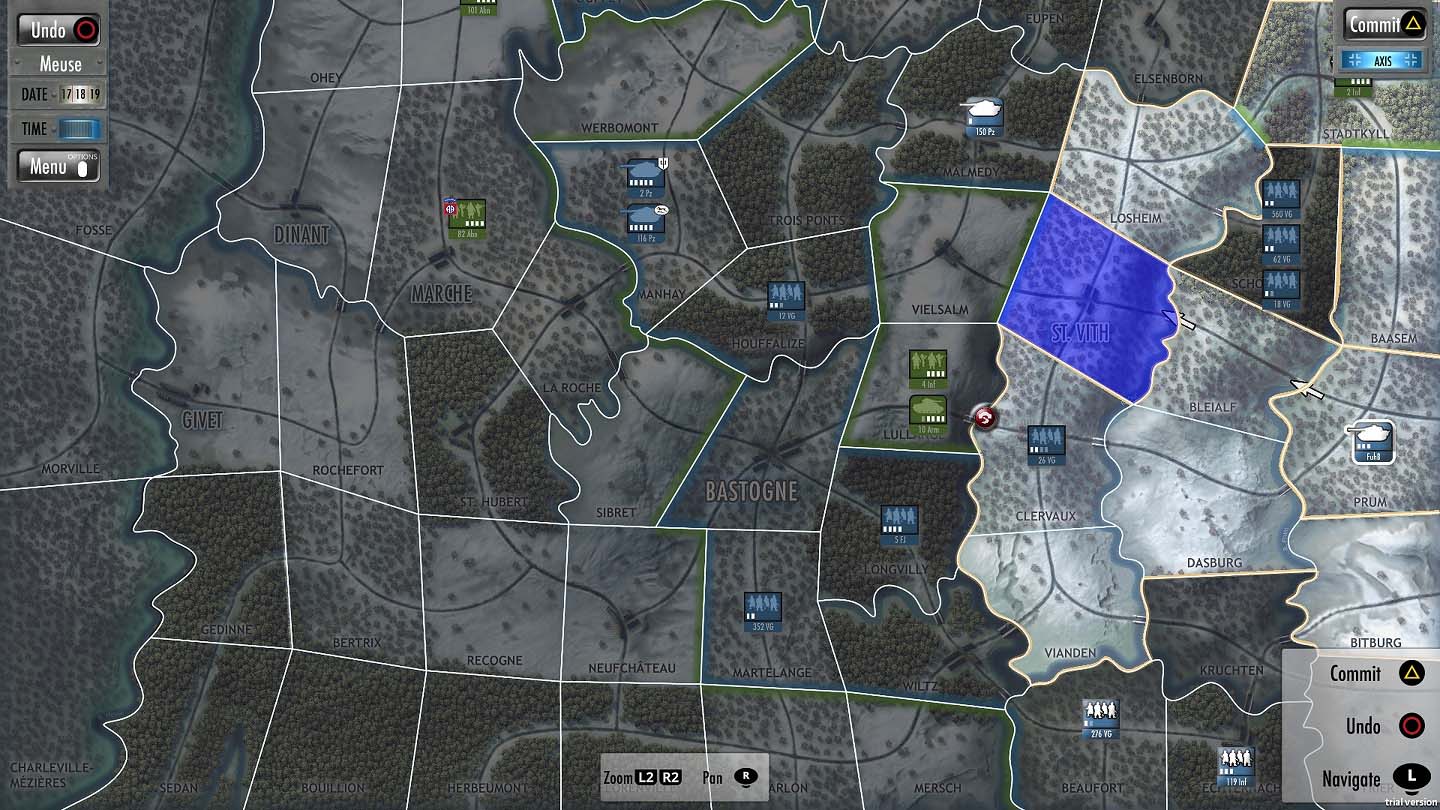Select the 150 Pz panzer unit near Malmedy
This screenshot has height=810, width=1440.
tap(982, 114)
